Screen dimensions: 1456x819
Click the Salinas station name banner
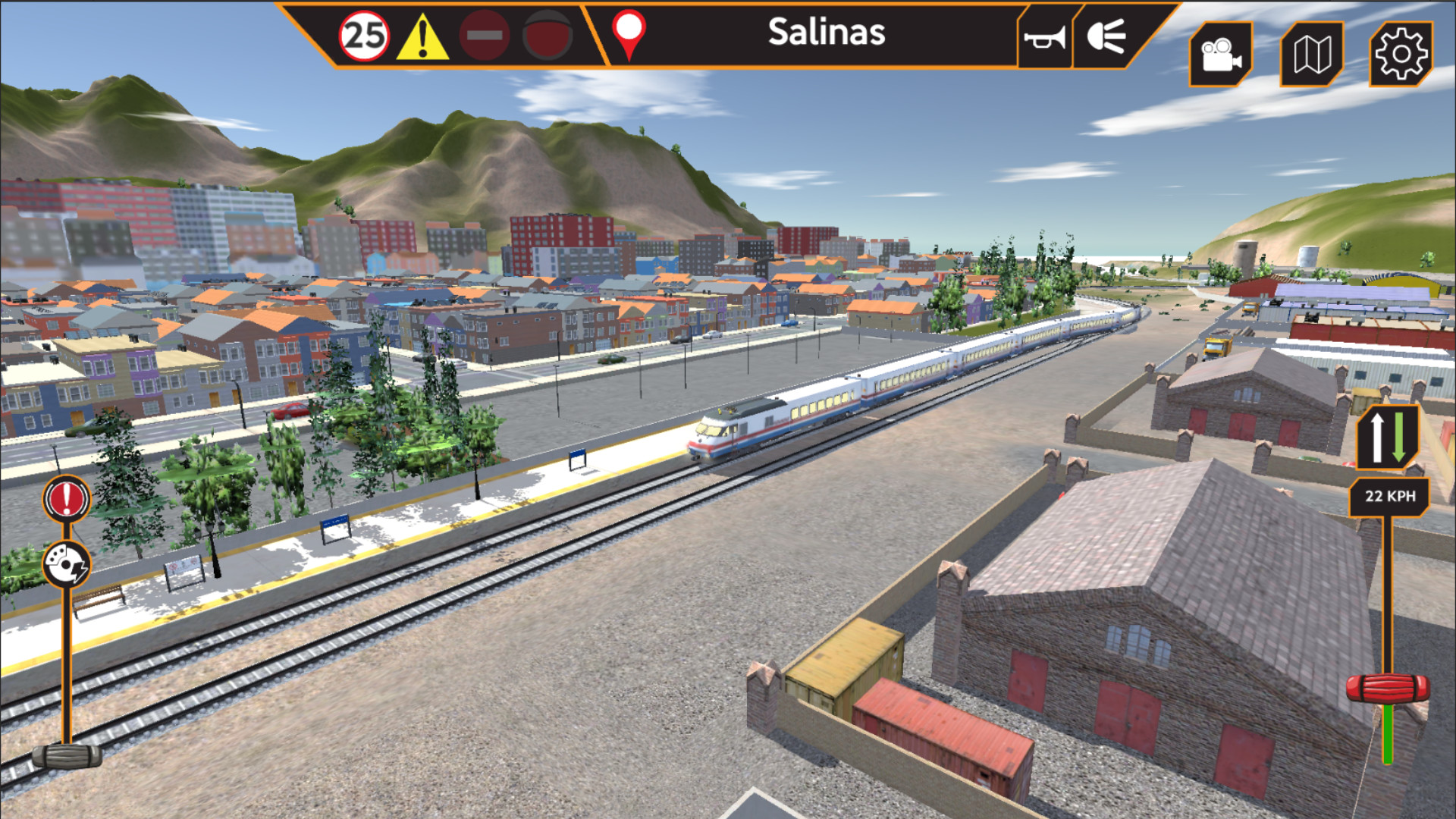pos(827,32)
